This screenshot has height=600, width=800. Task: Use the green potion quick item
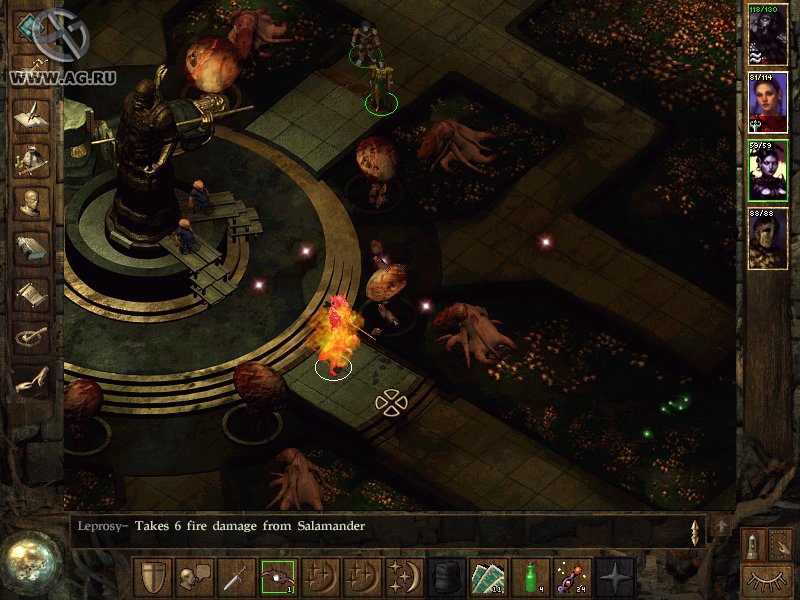pyautogui.click(x=529, y=576)
